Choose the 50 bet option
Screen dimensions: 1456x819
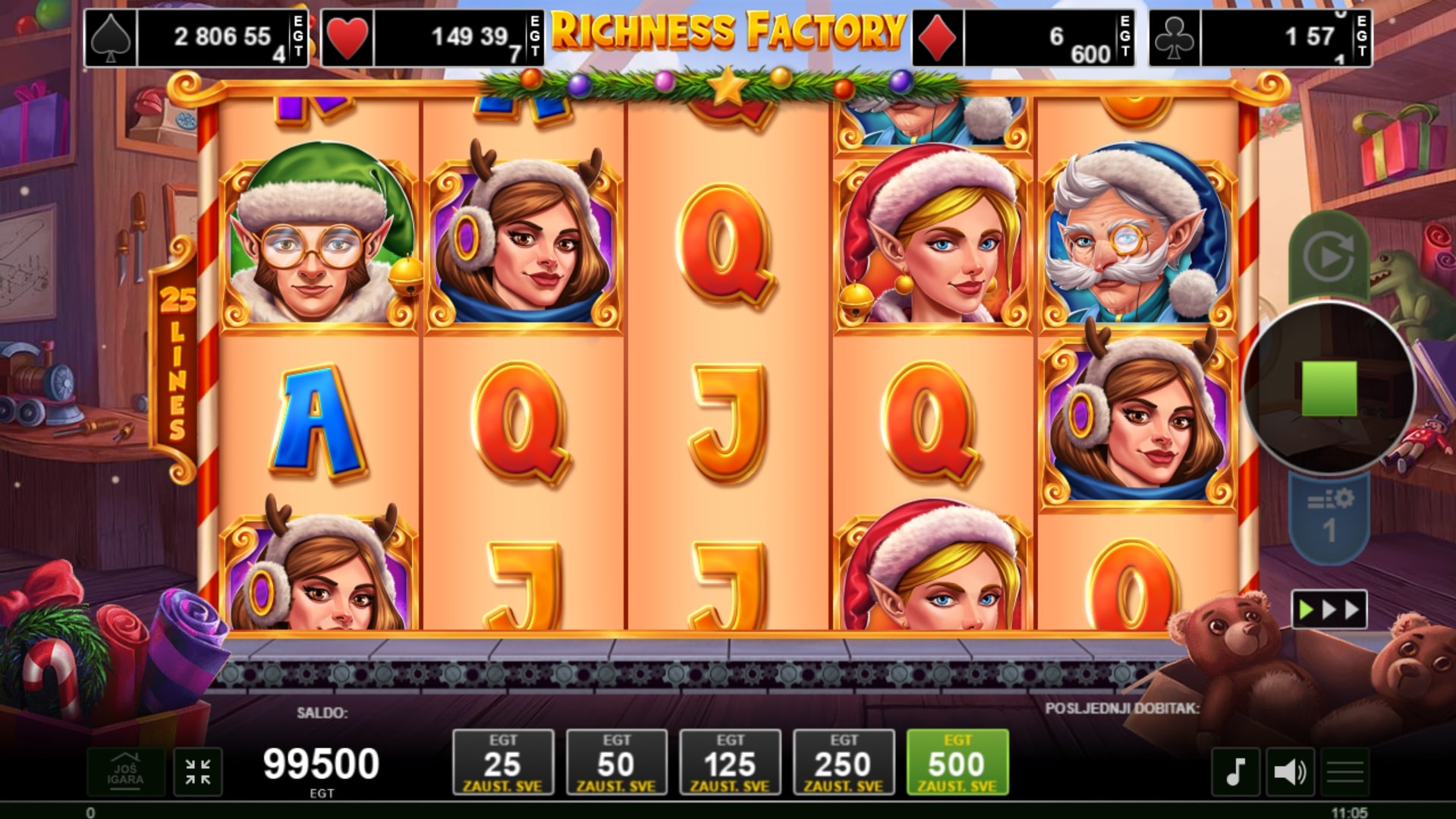(616, 762)
